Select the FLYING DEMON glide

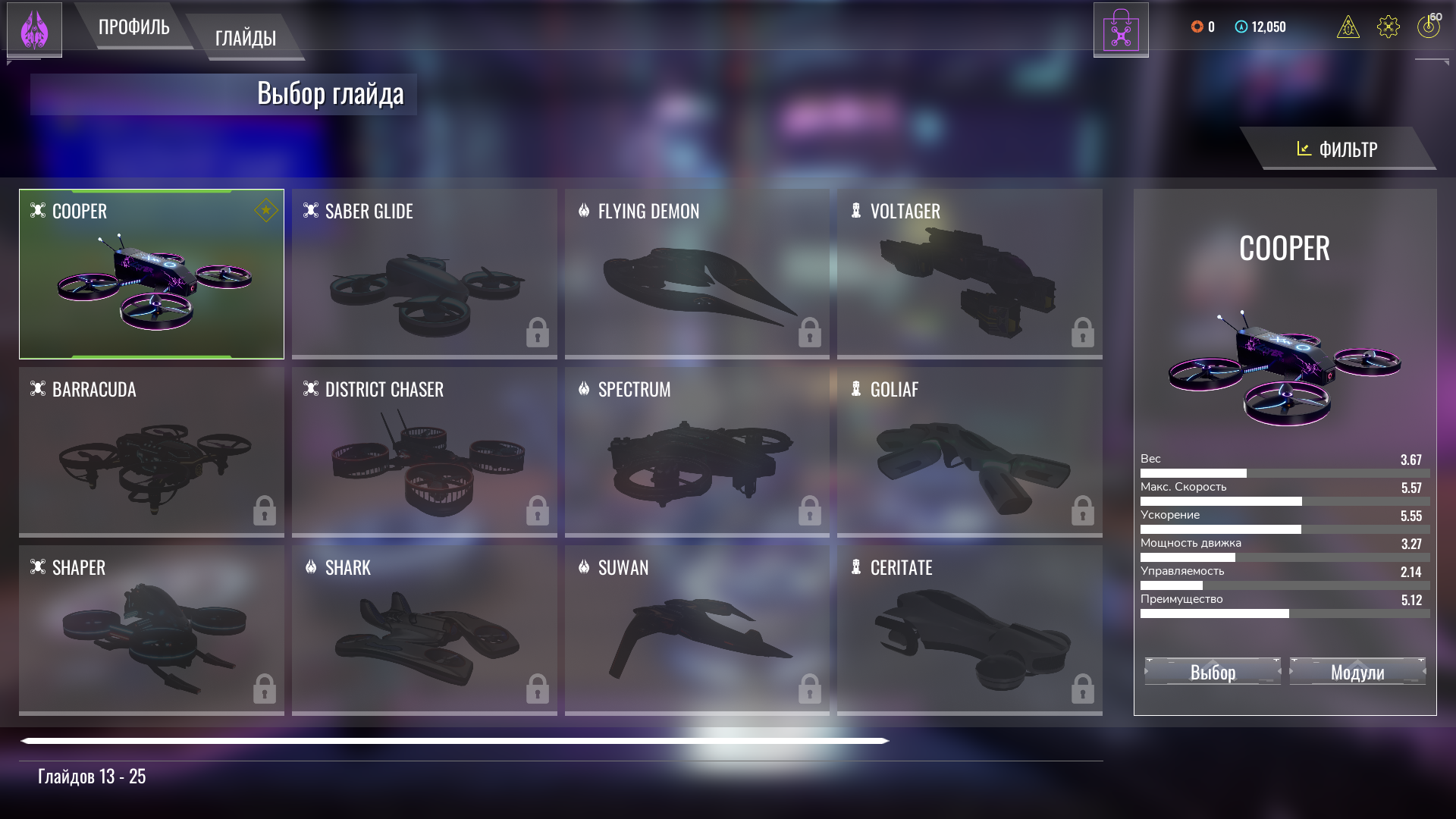696,274
